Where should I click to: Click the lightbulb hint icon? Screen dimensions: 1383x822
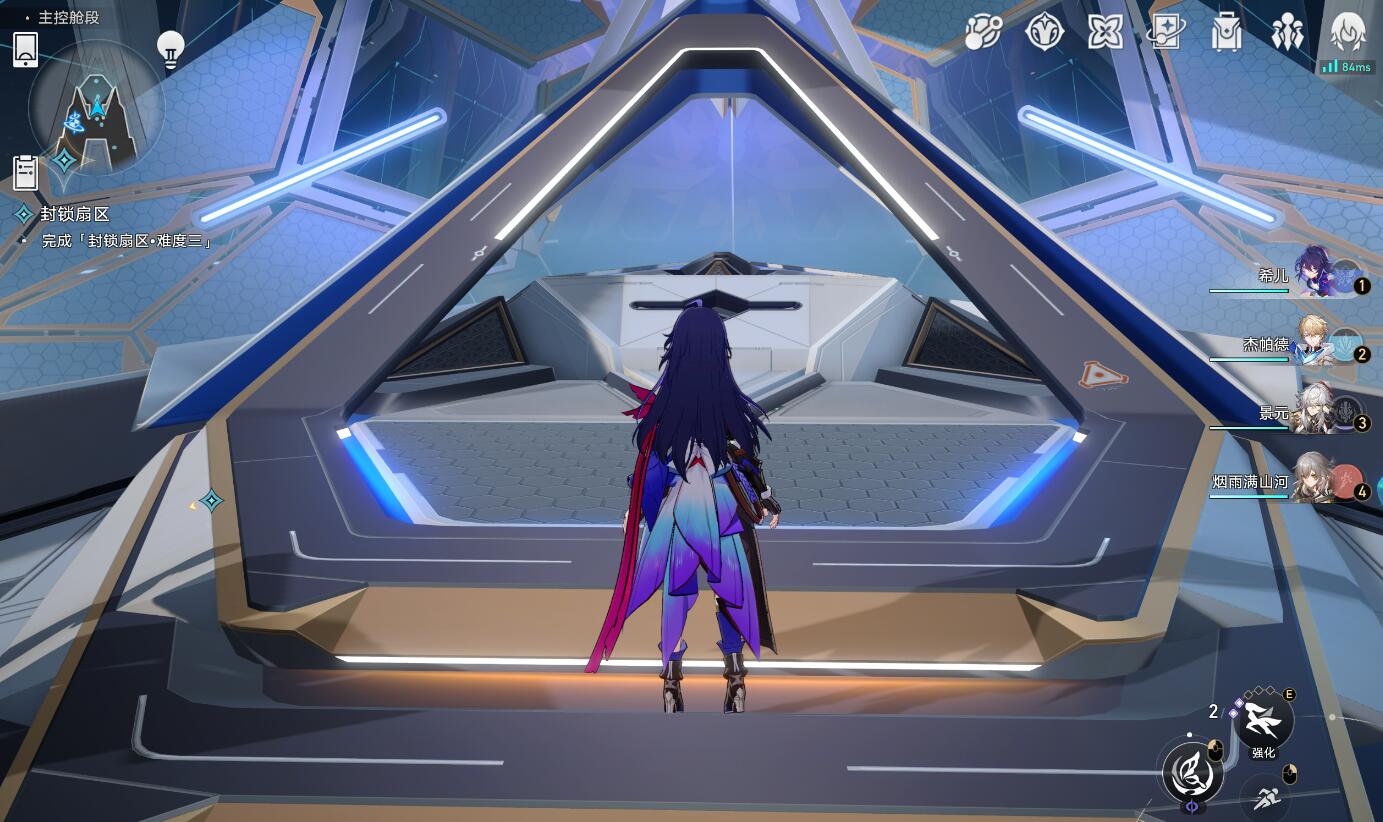(171, 49)
